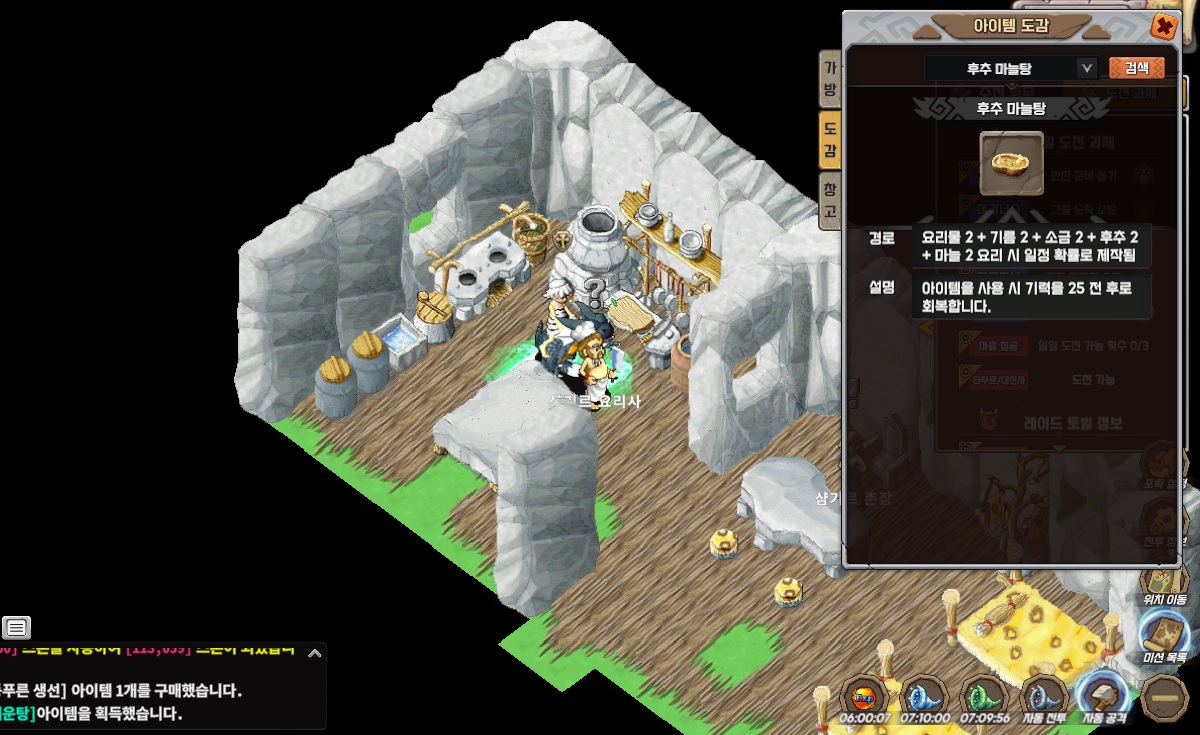Expand the chat log with the arrow
This screenshot has height=735, width=1200.
(x=314, y=654)
